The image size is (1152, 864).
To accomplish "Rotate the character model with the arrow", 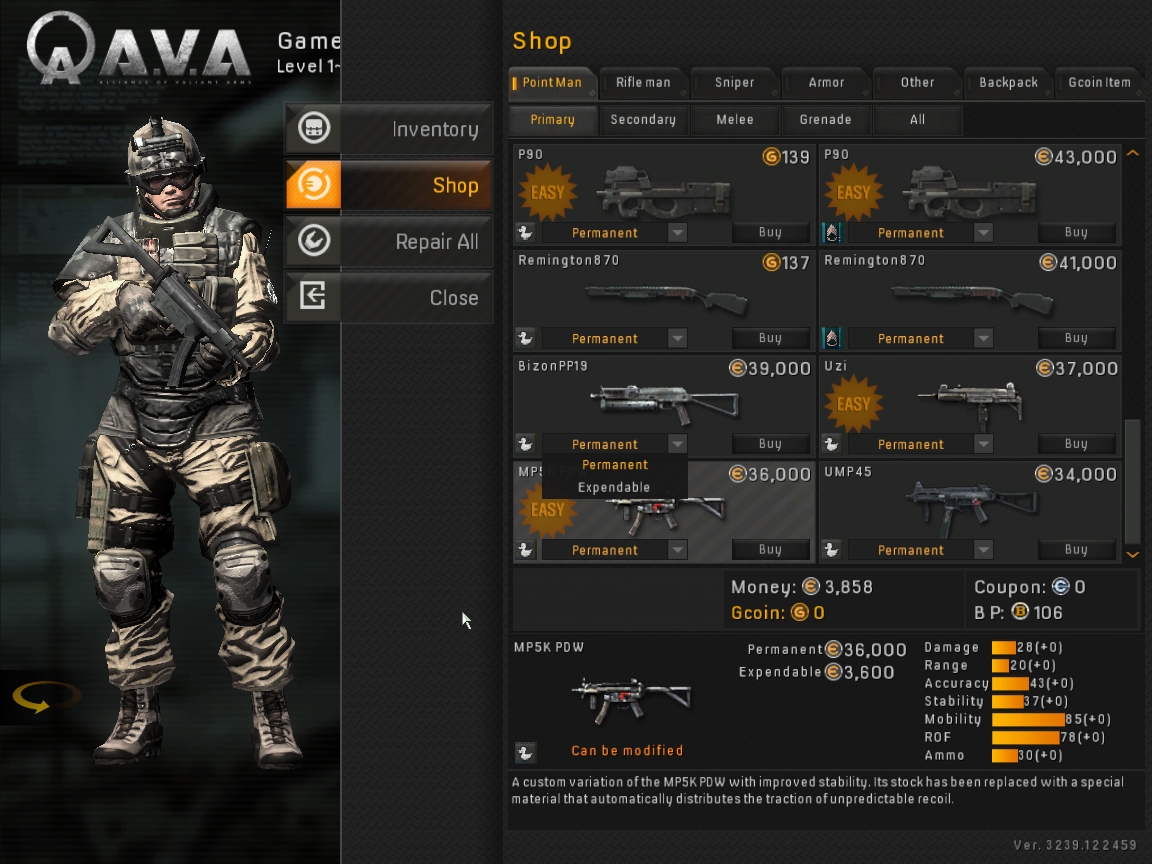I will click(x=45, y=698).
